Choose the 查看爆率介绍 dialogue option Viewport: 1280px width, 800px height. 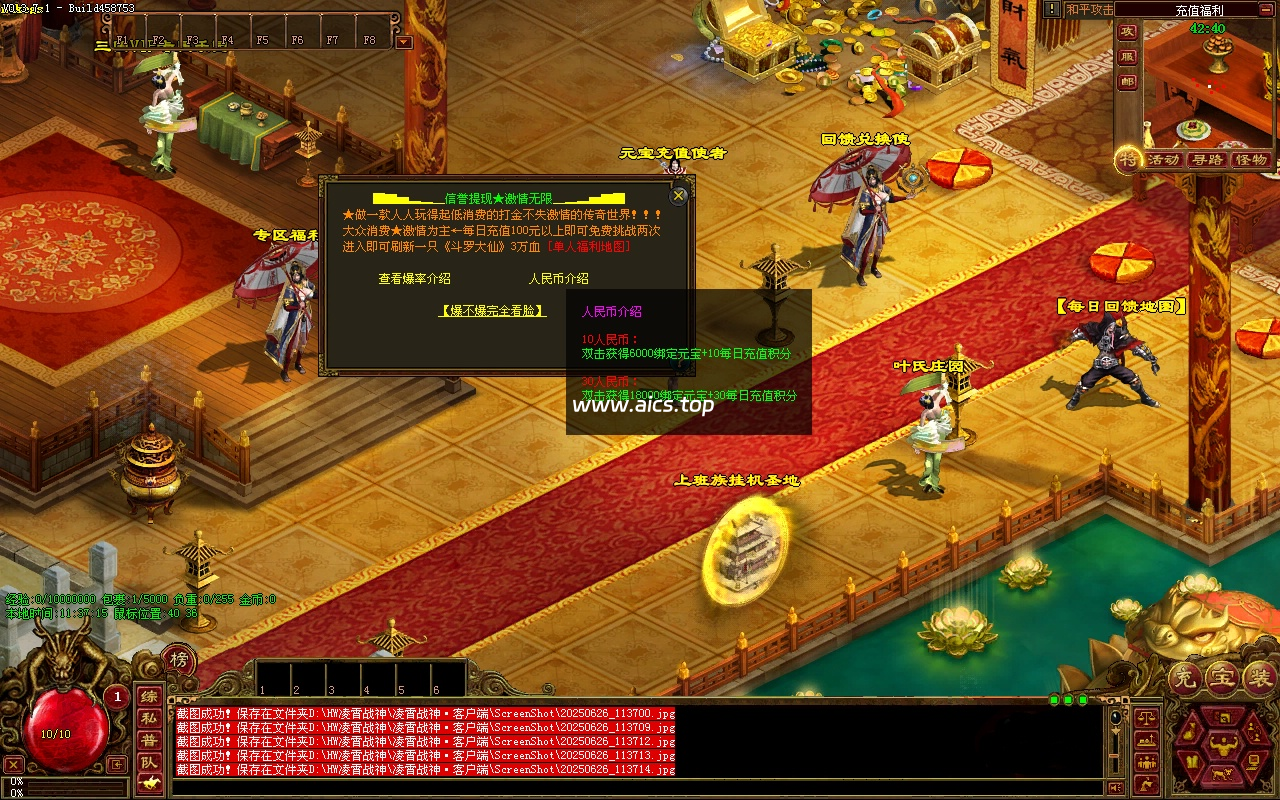(x=414, y=279)
